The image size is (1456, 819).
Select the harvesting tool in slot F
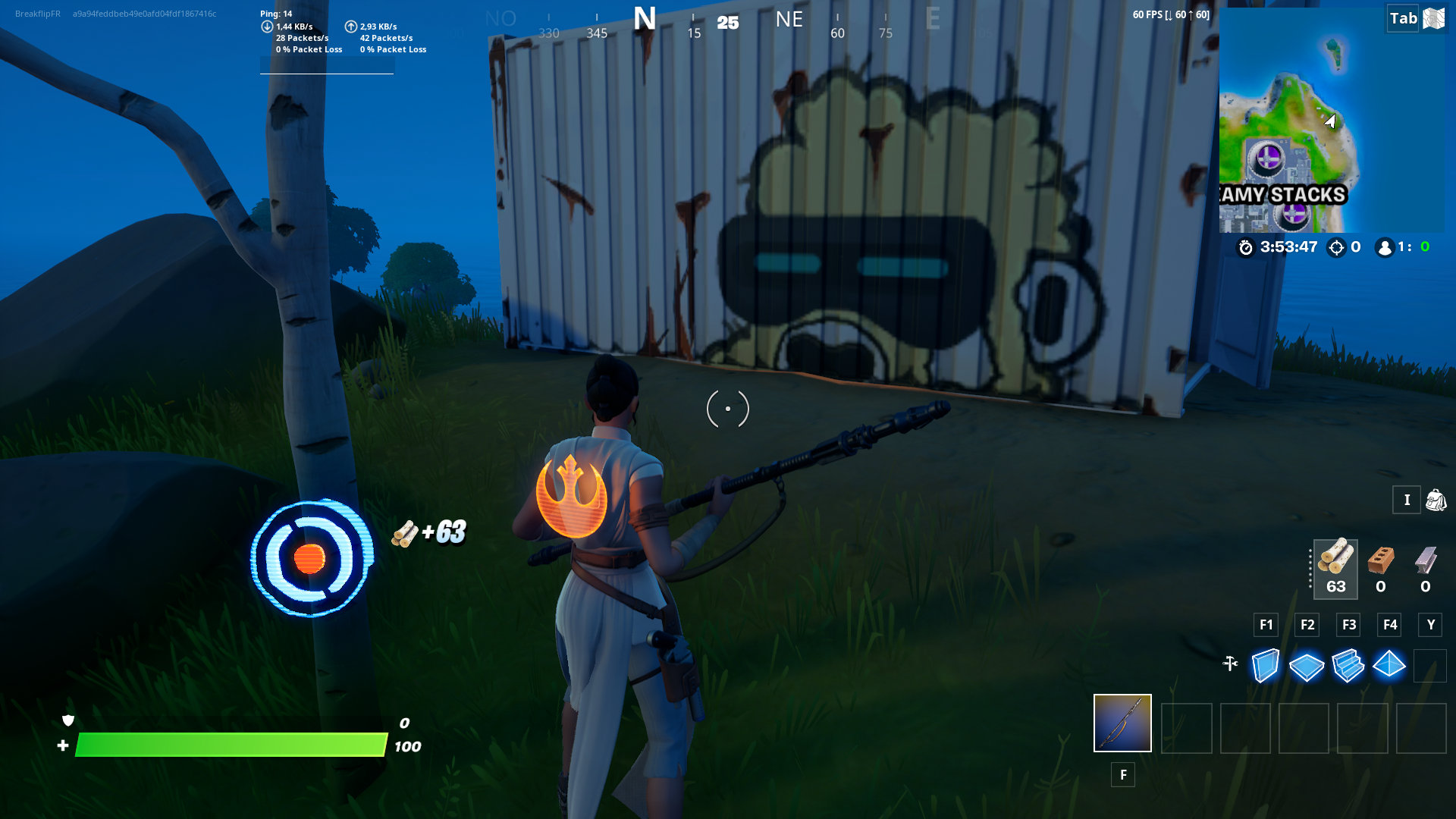click(x=1122, y=723)
